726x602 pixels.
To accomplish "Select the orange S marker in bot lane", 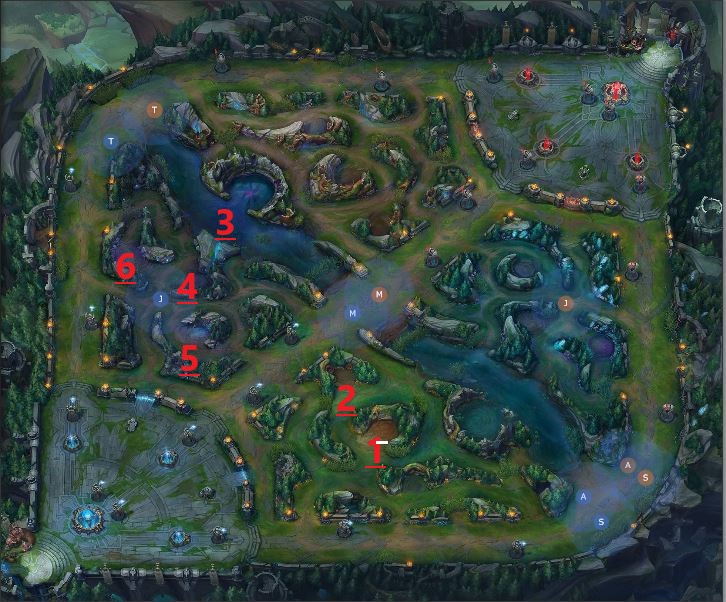I will click(x=646, y=477).
